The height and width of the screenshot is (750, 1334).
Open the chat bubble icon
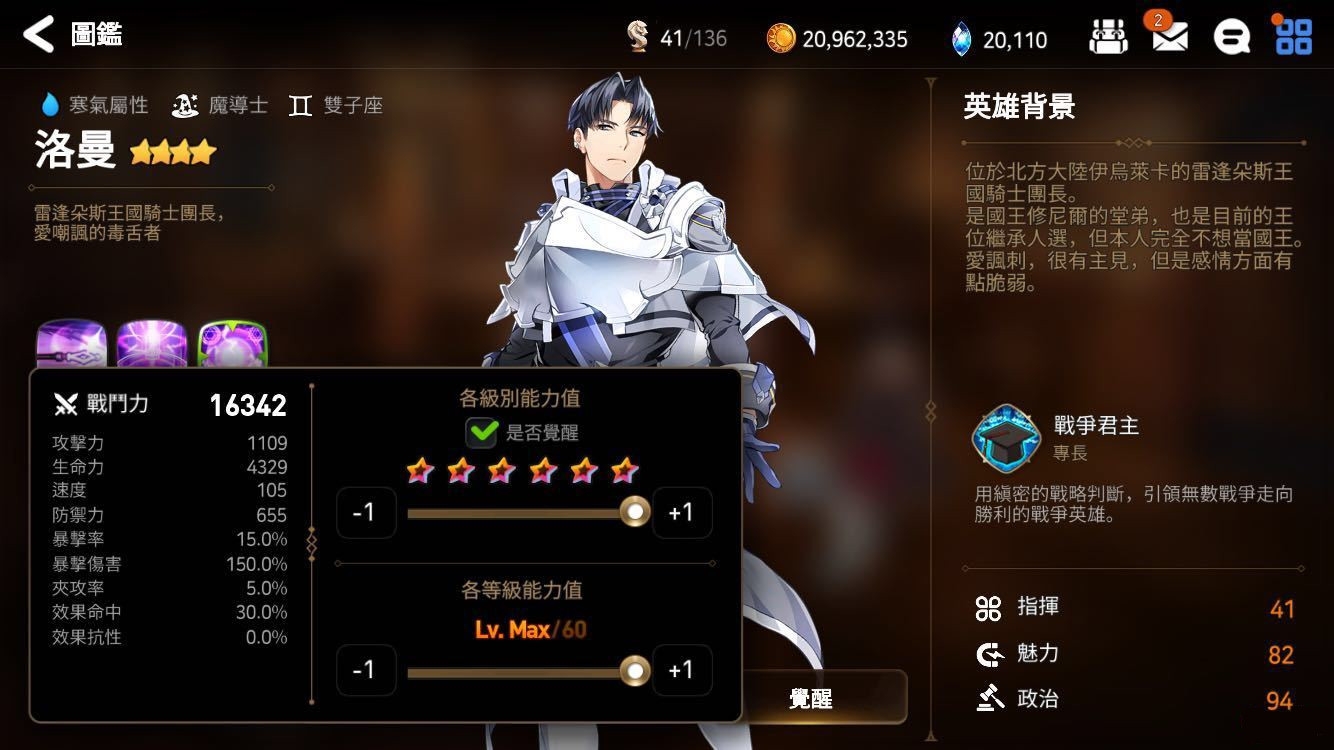click(1231, 38)
